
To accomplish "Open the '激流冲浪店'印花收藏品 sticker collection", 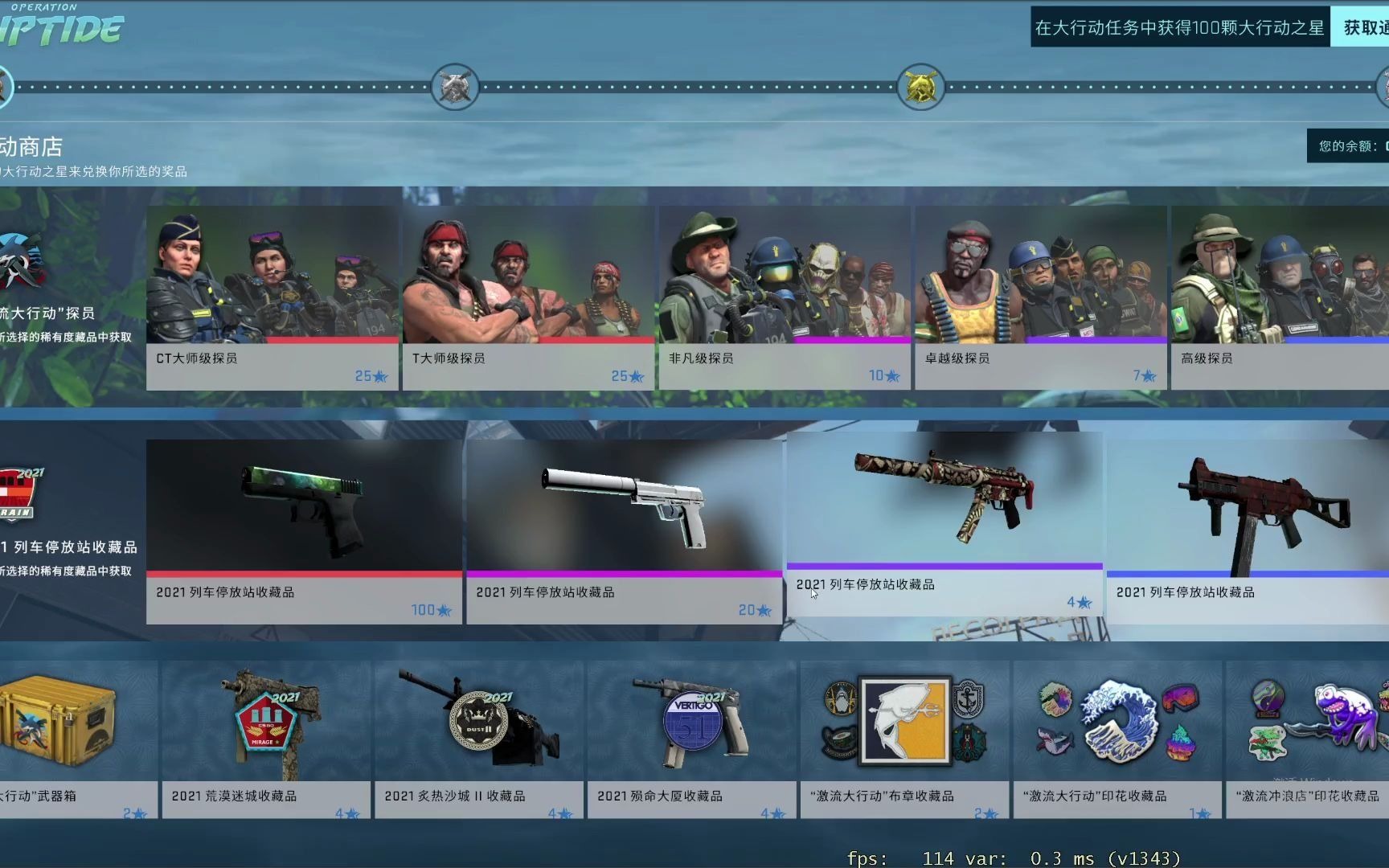I will [x=1308, y=723].
